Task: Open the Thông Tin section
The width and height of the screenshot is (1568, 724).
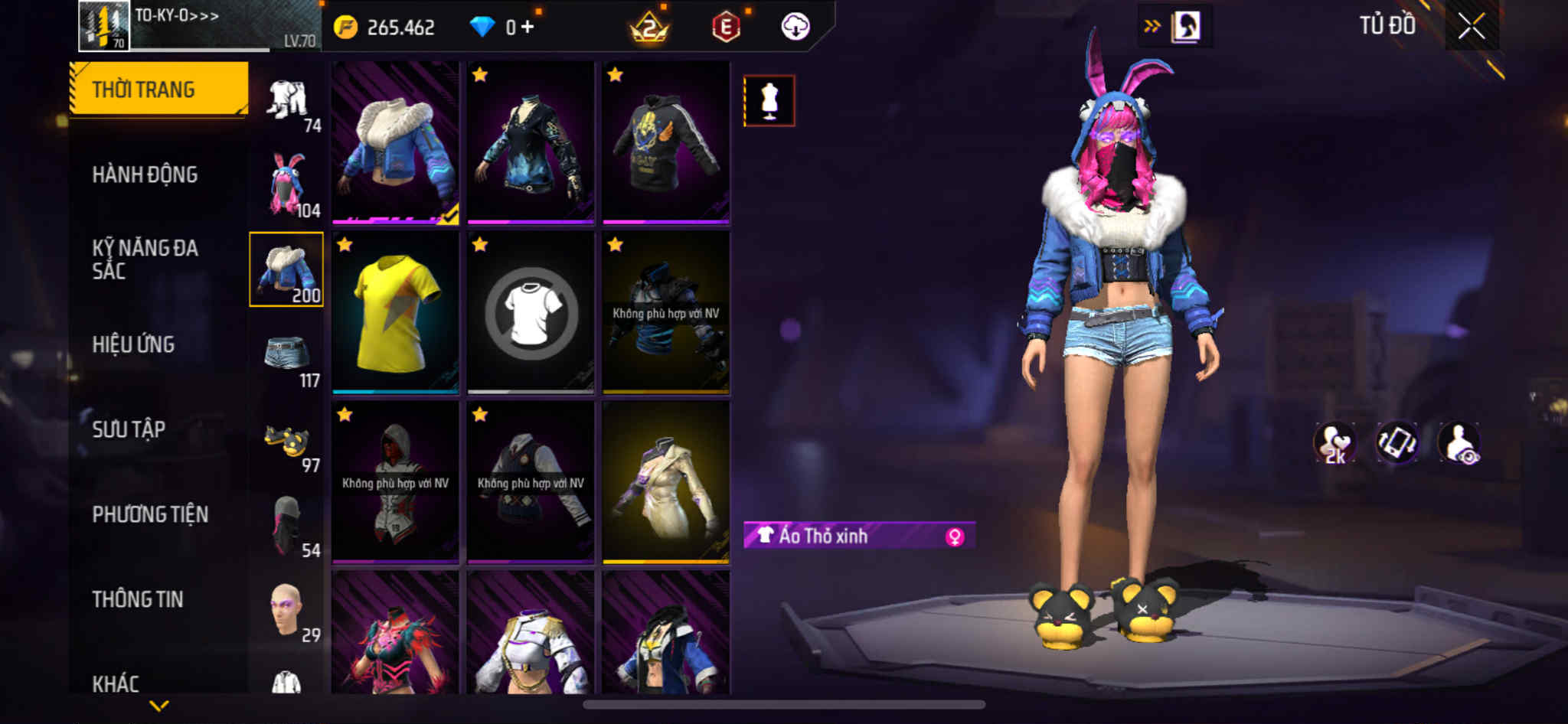Action: tap(138, 599)
